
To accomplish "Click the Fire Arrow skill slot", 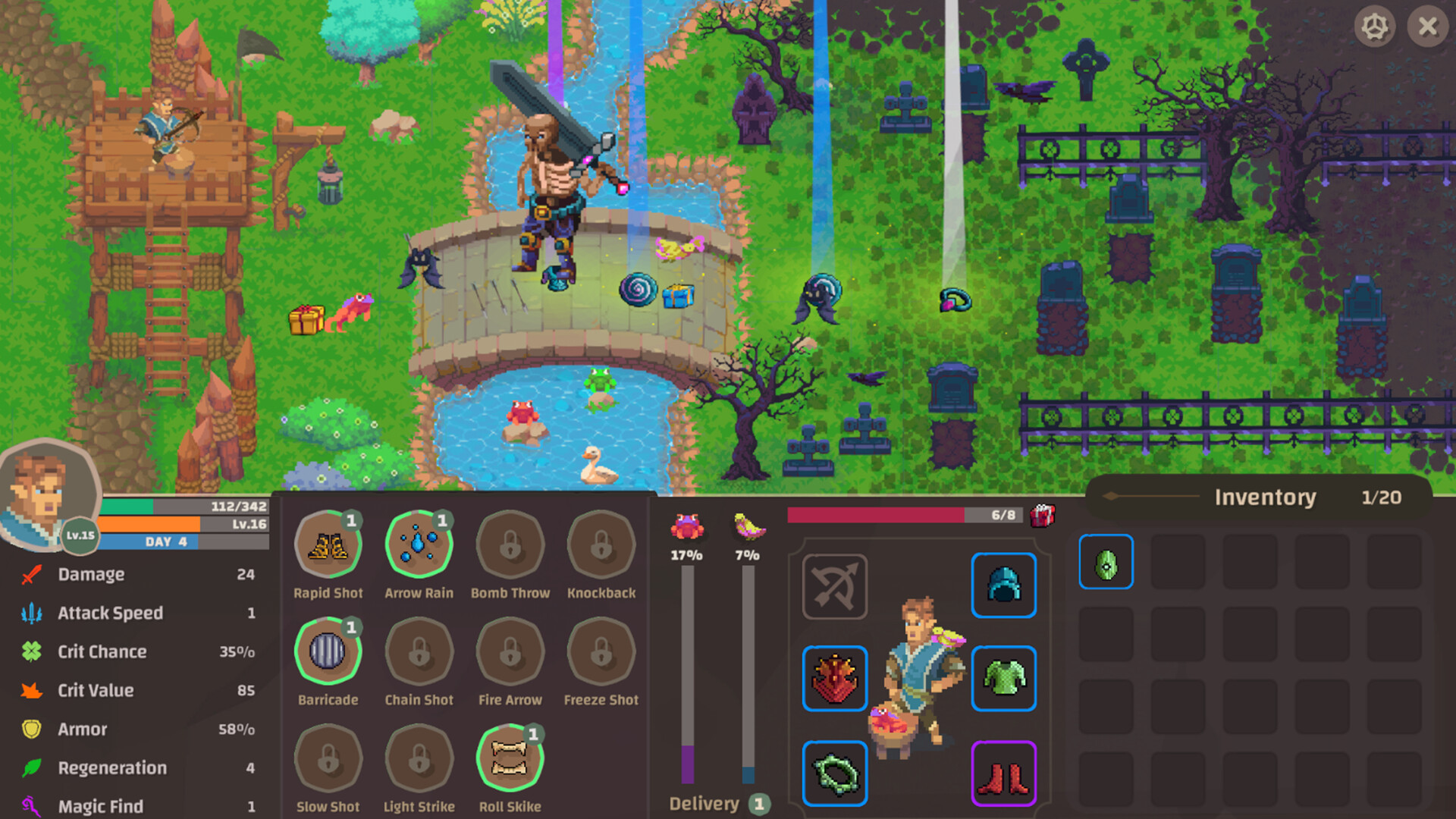I will (x=510, y=651).
